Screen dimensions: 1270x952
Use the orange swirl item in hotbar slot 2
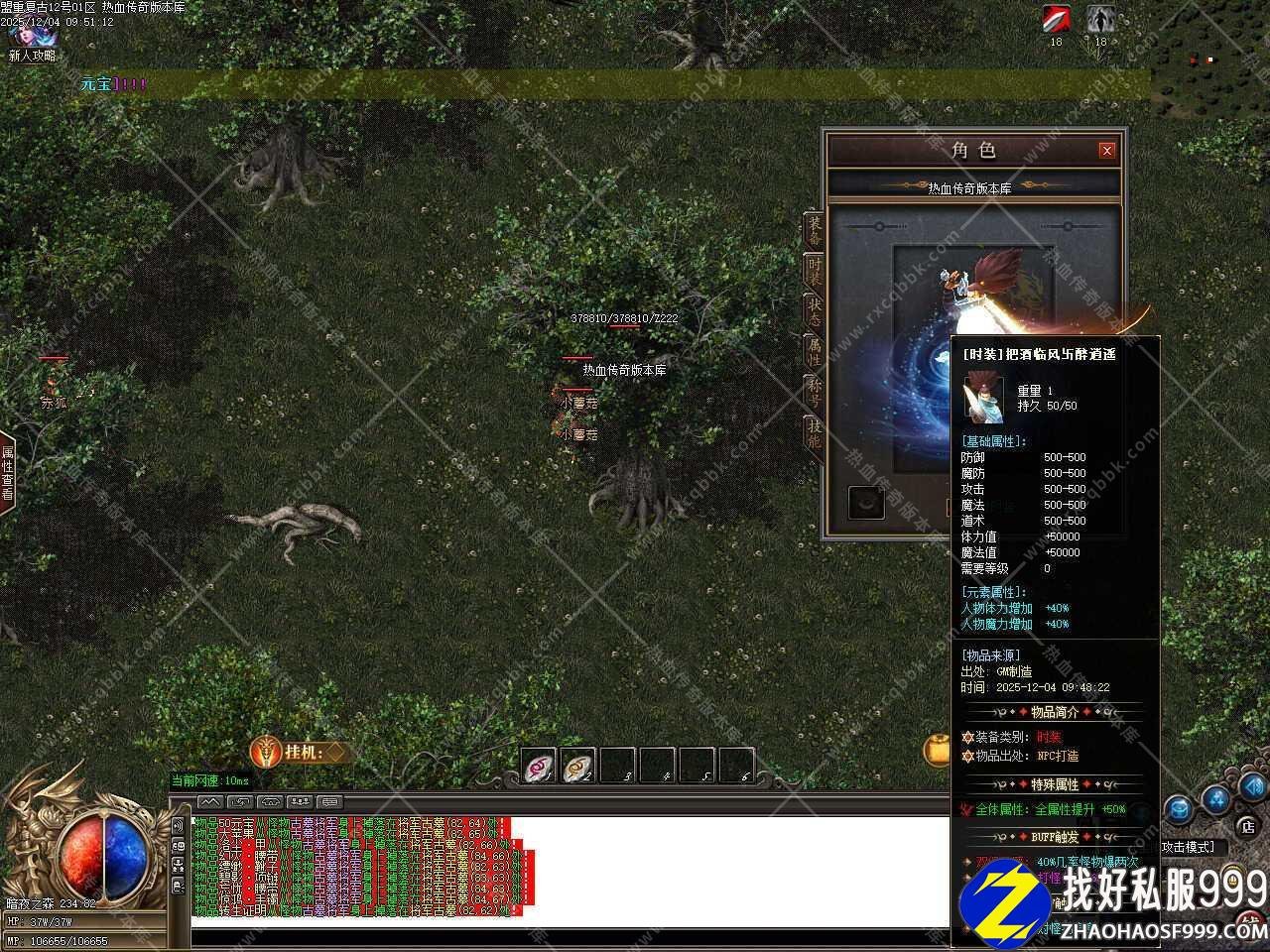578,766
